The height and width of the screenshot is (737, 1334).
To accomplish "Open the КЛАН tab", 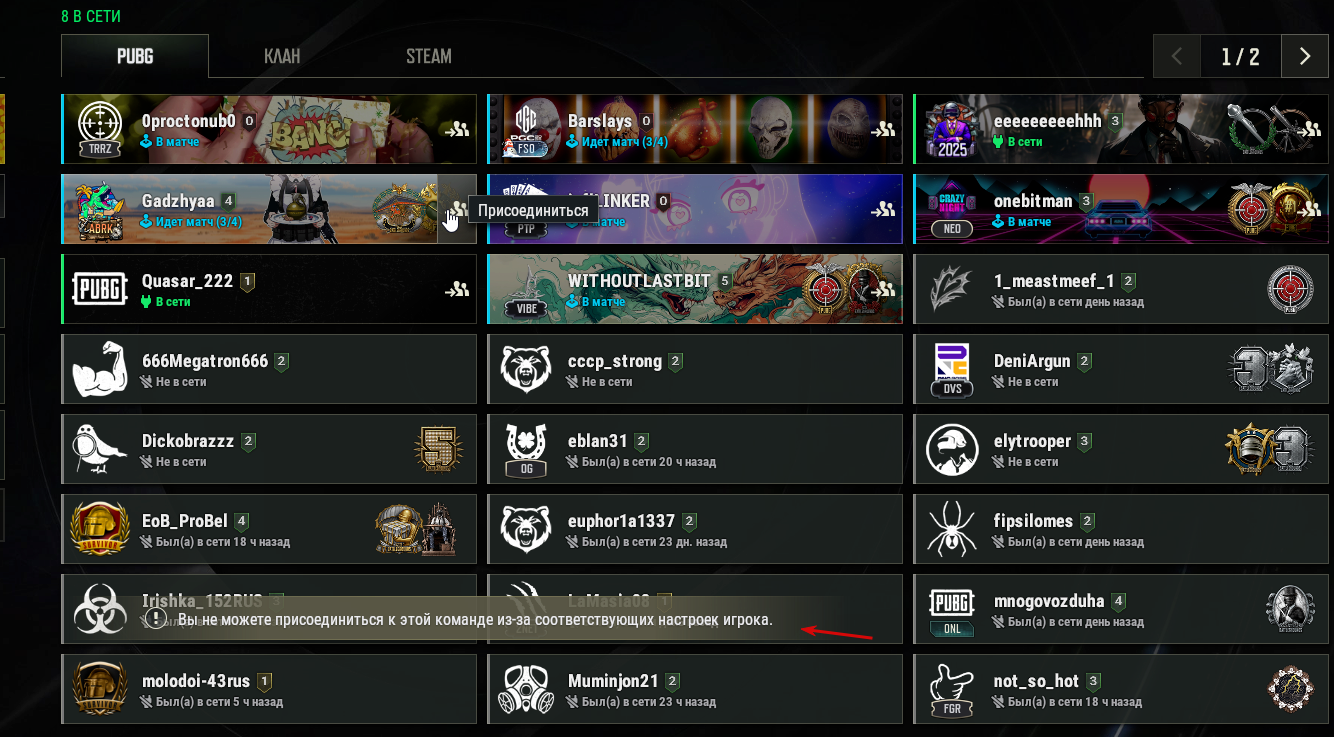I will pyautogui.click(x=282, y=56).
